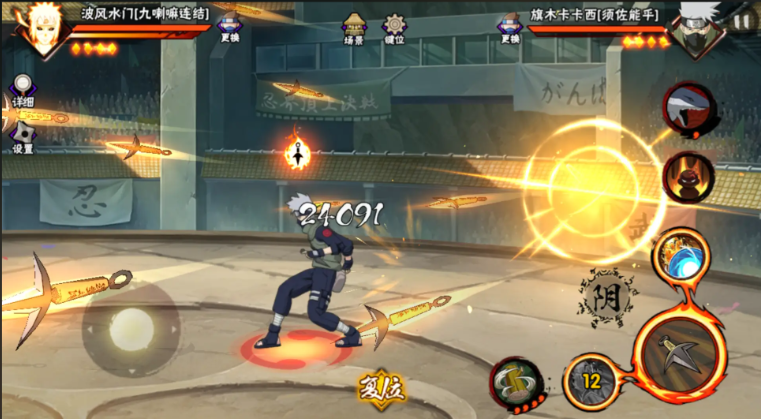The width and height of the screenshot is (761, 419).
Task: Swap Minato using his 更换 button
Action: tap(229, 27)
